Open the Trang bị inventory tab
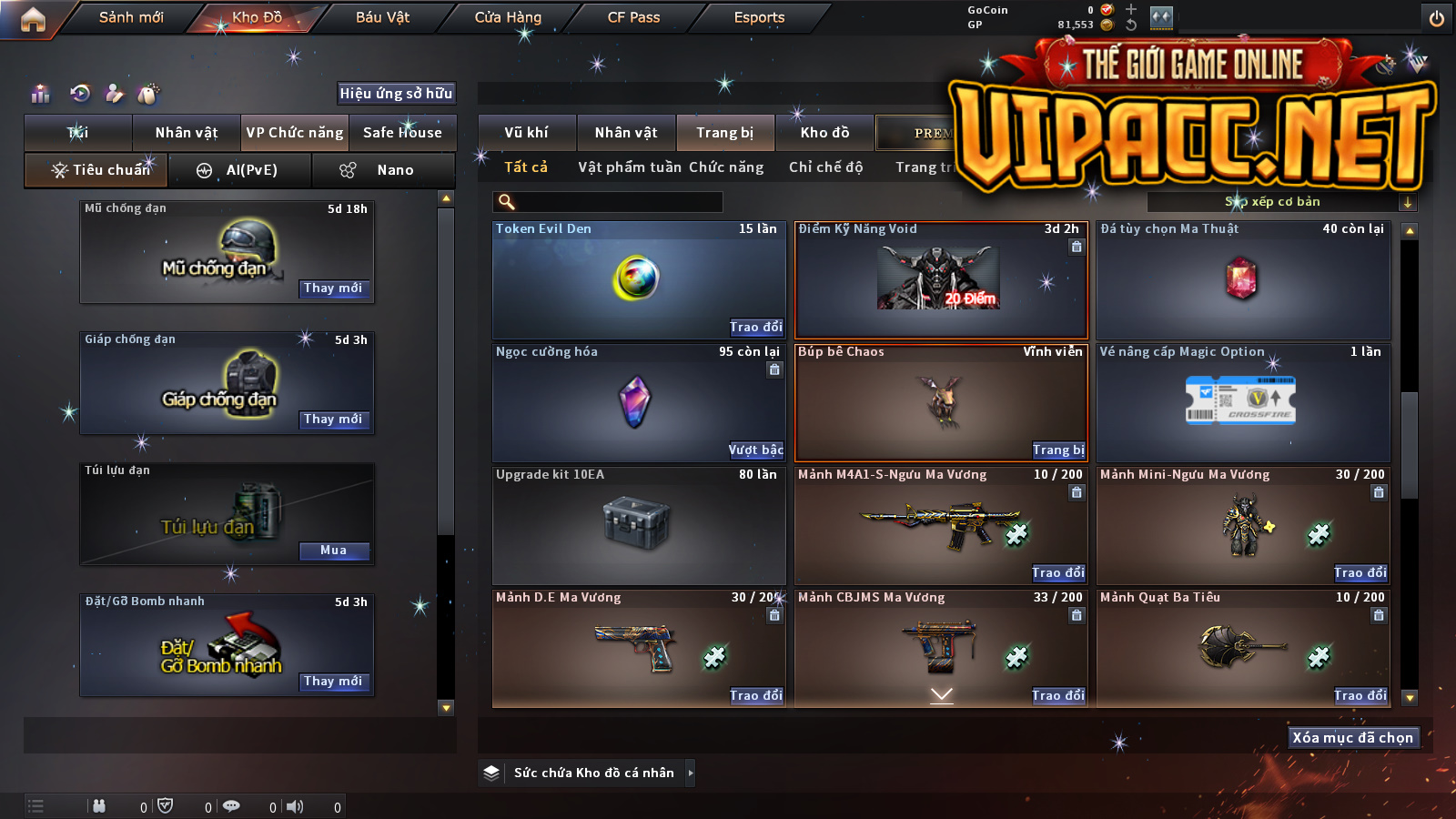 (x=724, y=133)
